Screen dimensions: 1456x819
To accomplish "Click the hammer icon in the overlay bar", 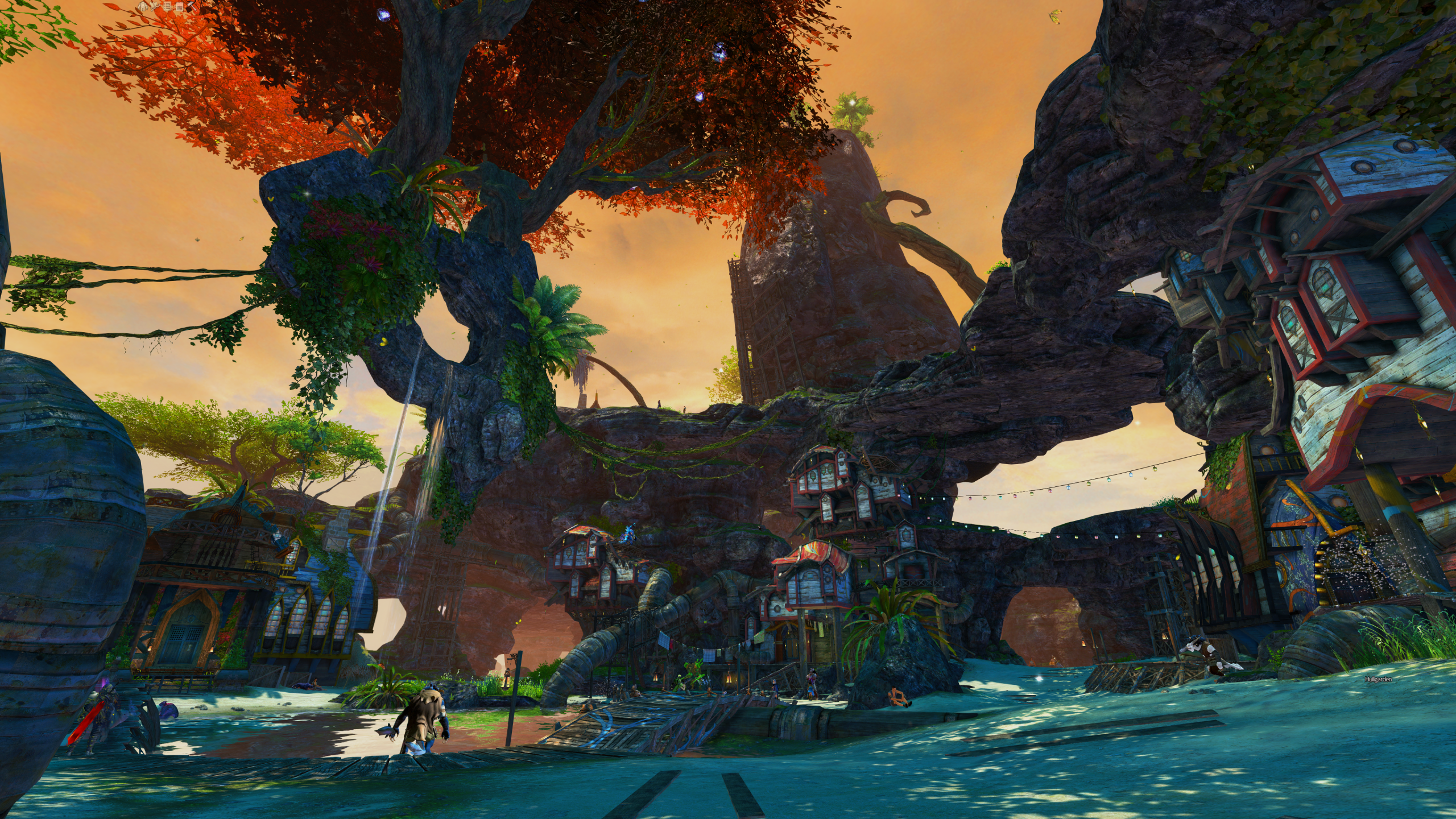I will click(x=192, y=7).
